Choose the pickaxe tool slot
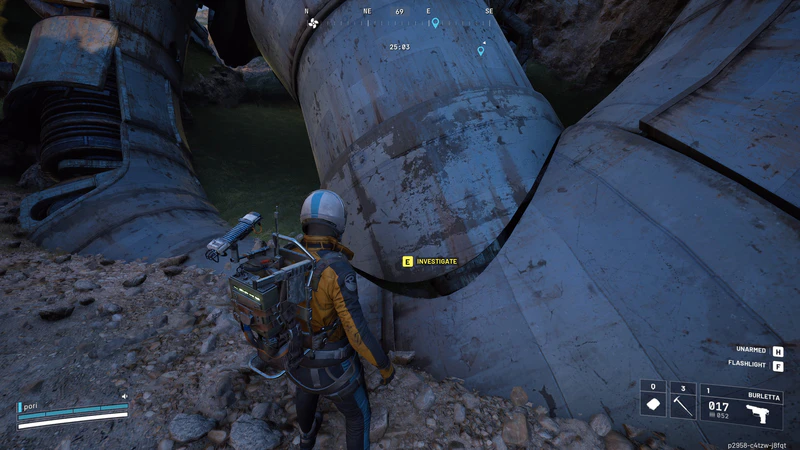 point(683,405)
